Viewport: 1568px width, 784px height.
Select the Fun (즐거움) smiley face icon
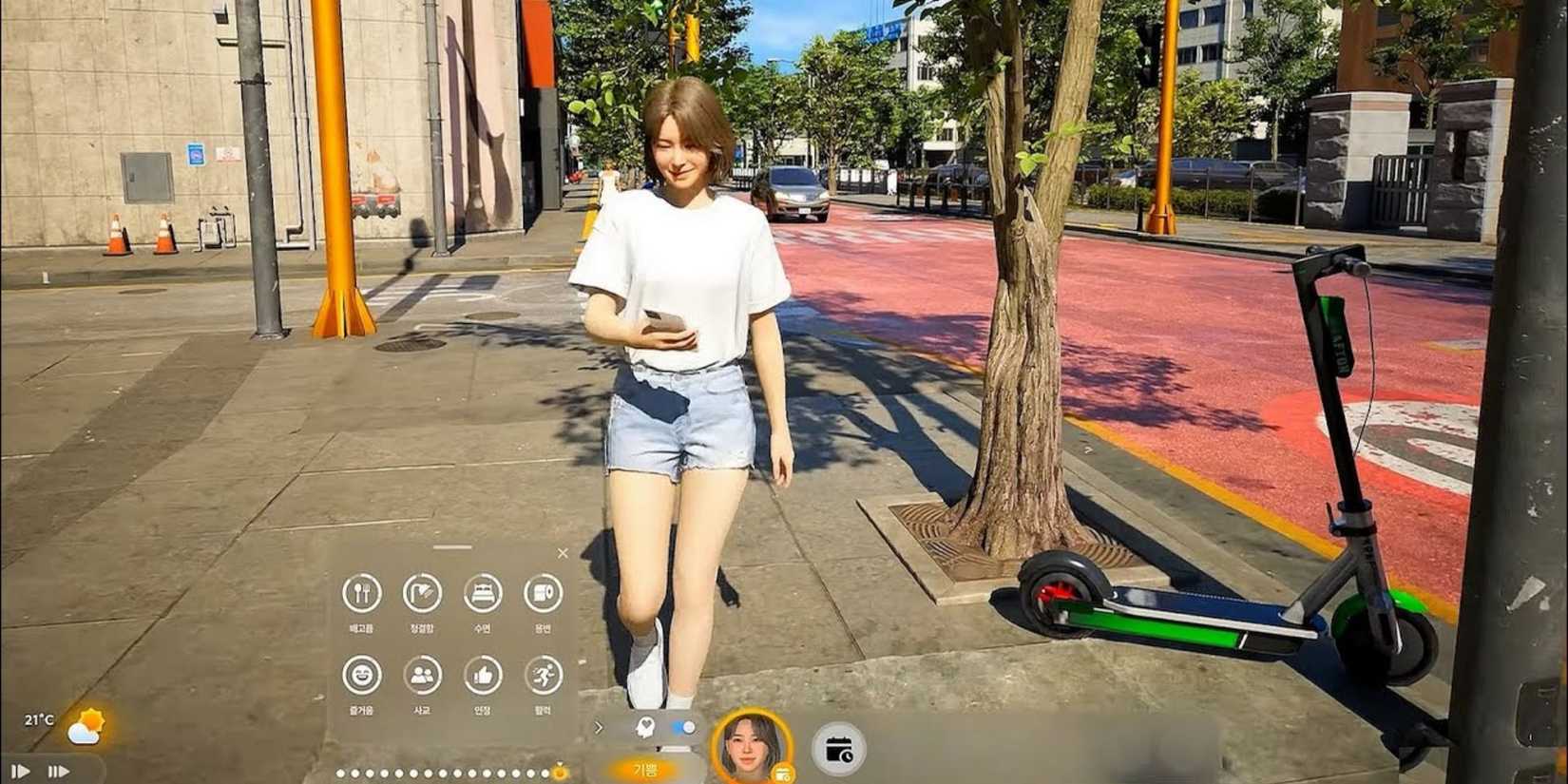click(x=362, y=676)
